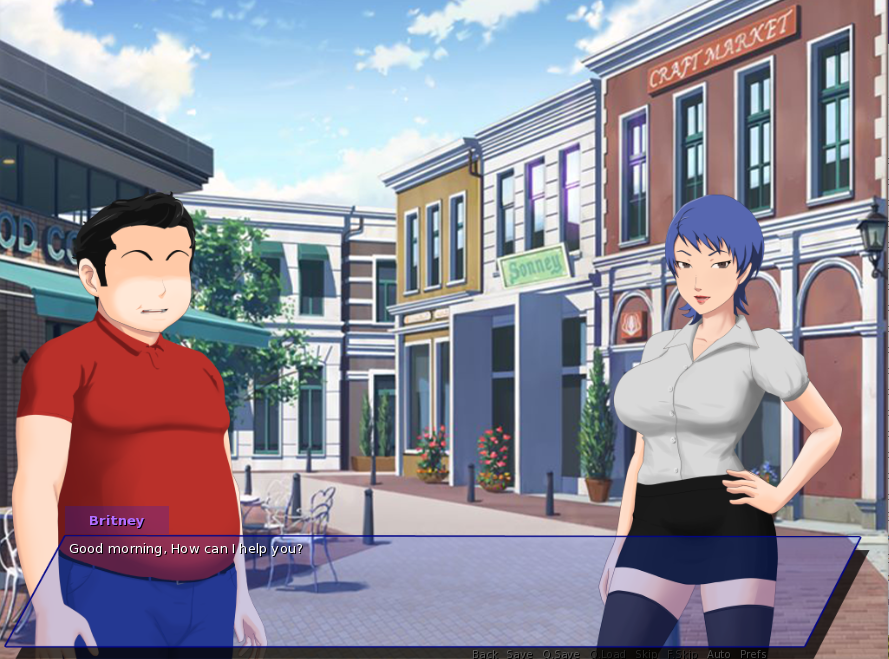The width and height of the screenshot is (889, 659).
Task: Activate the F.Skip fast skip button
Action: point(683,654)
